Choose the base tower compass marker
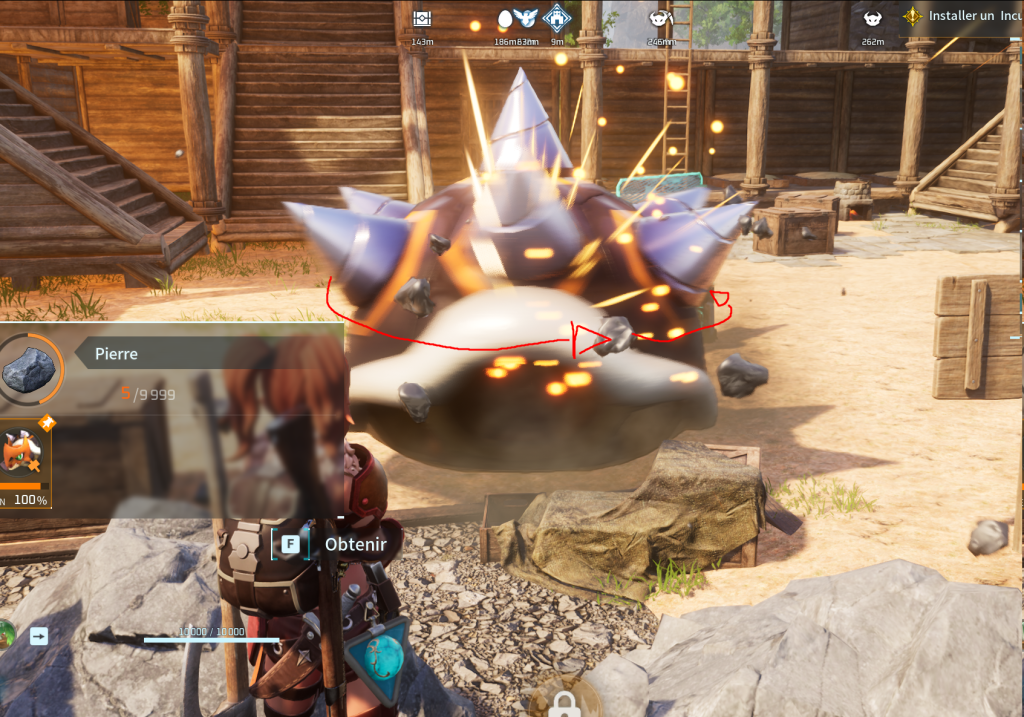 coord(556,18)
